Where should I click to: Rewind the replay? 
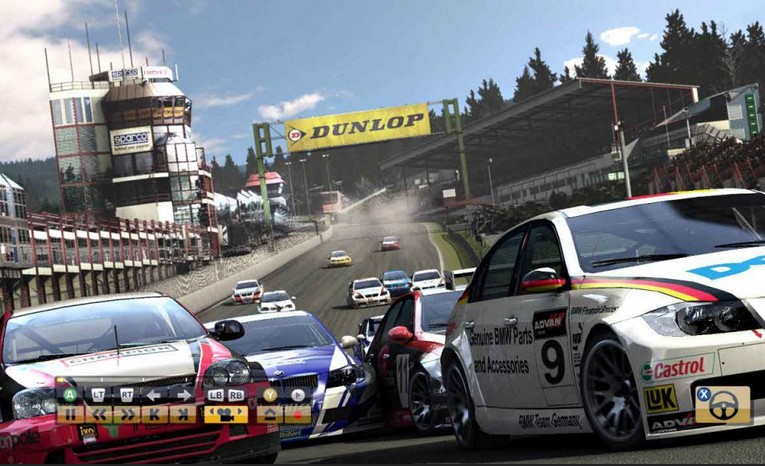[x=98, y=414]
